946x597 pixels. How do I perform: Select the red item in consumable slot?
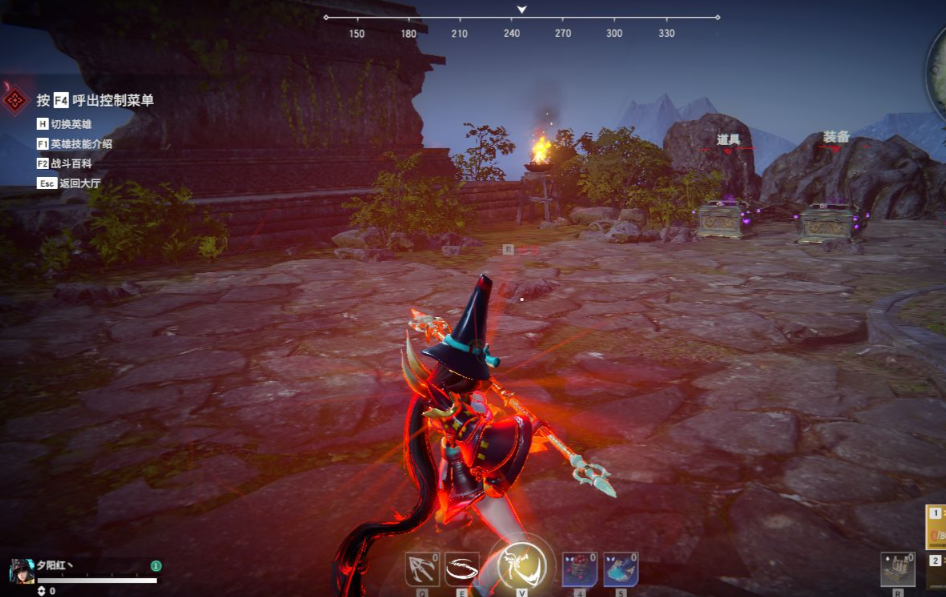click(579, 569)
